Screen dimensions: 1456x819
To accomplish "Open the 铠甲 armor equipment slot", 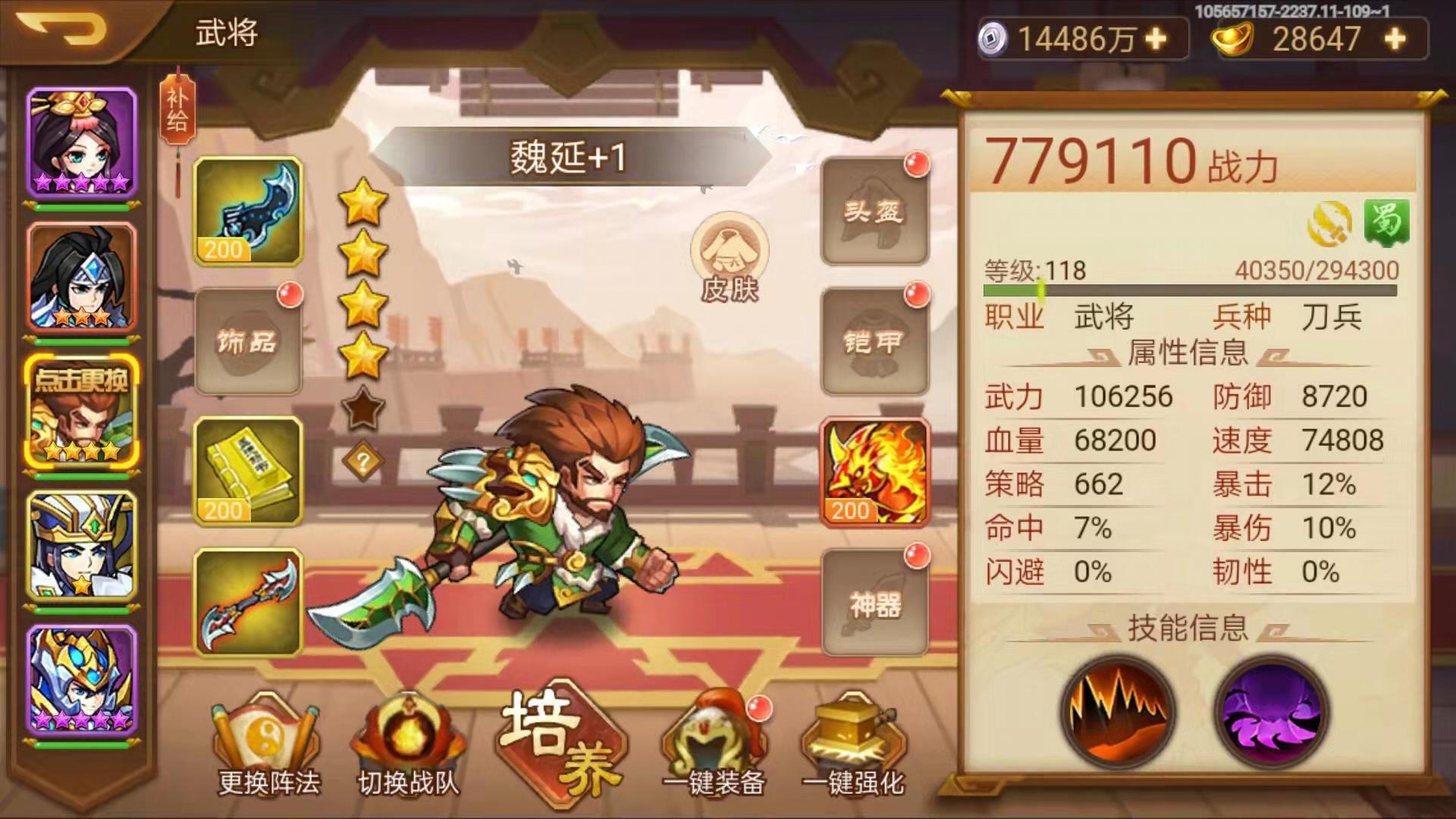I will [x=873, y=343].
